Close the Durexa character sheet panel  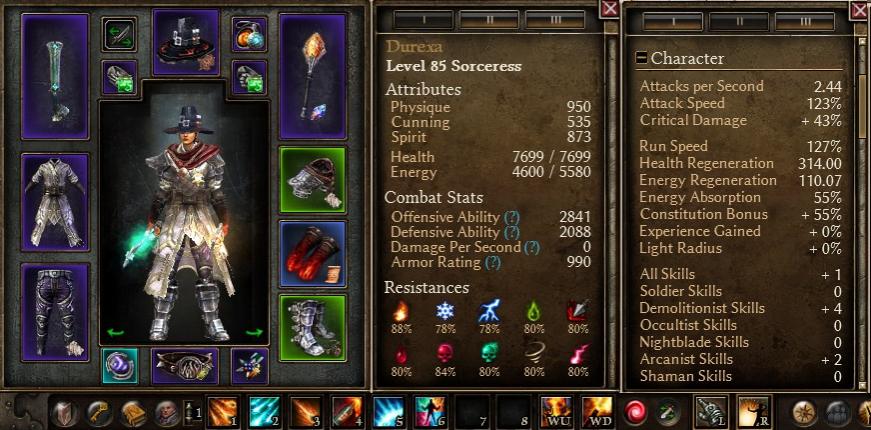point(609,9)
